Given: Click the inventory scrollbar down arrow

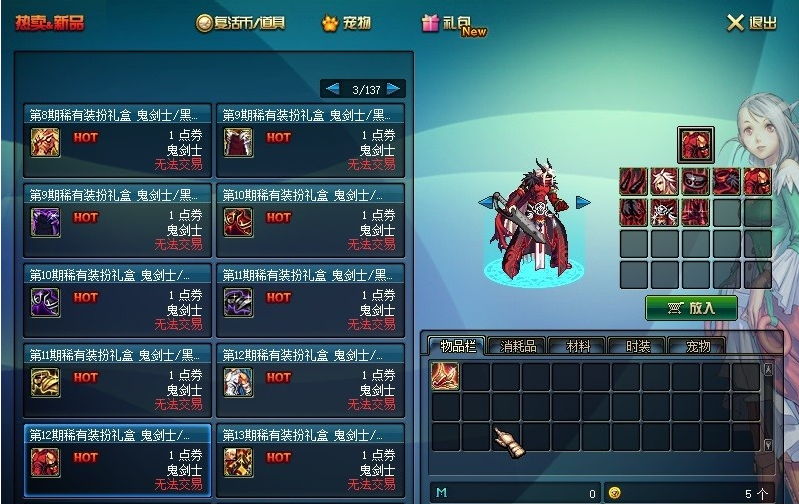Looking at the screenshot, I should 768,445.
